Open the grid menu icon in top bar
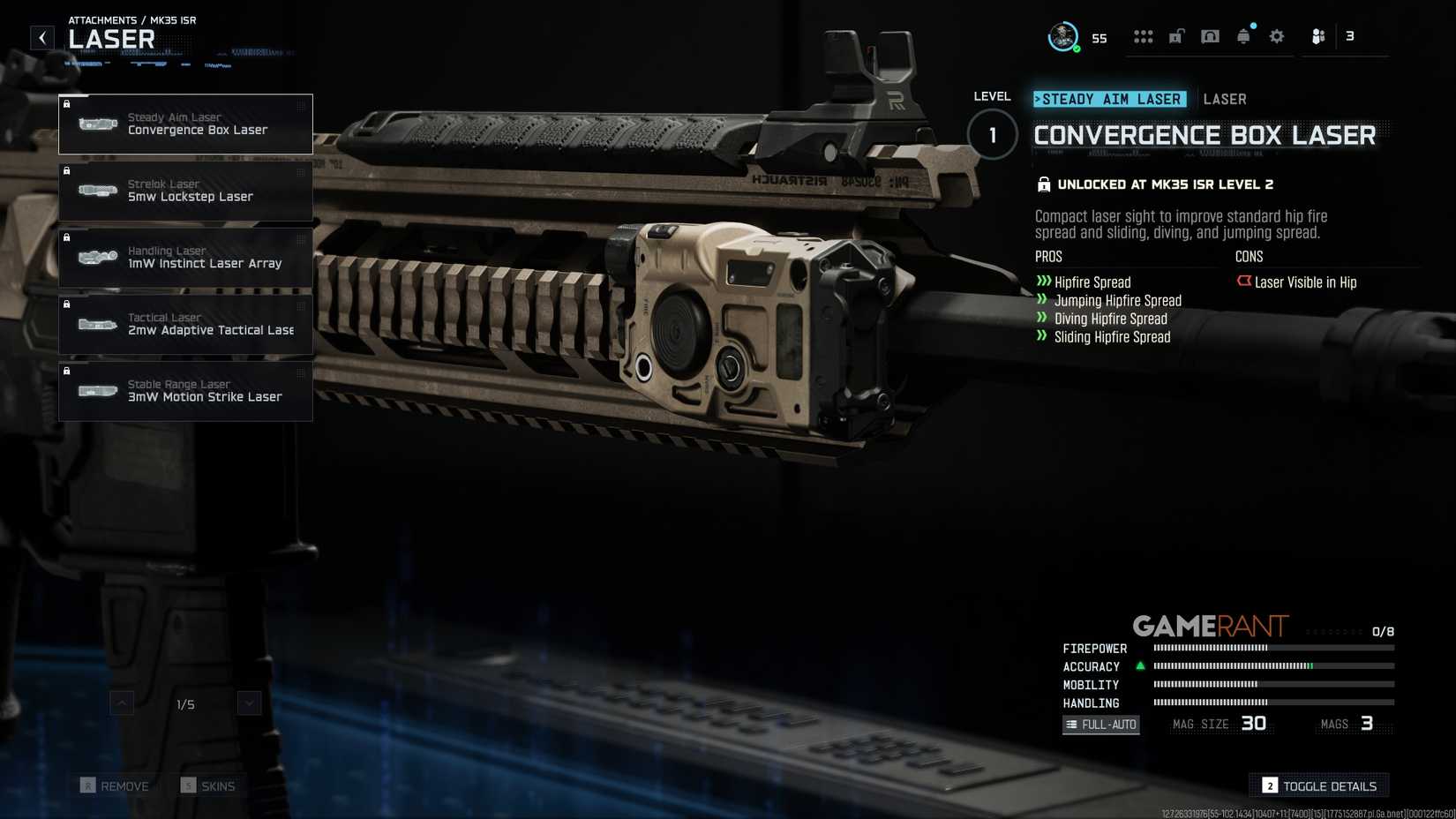 (x=1144, y=36)
